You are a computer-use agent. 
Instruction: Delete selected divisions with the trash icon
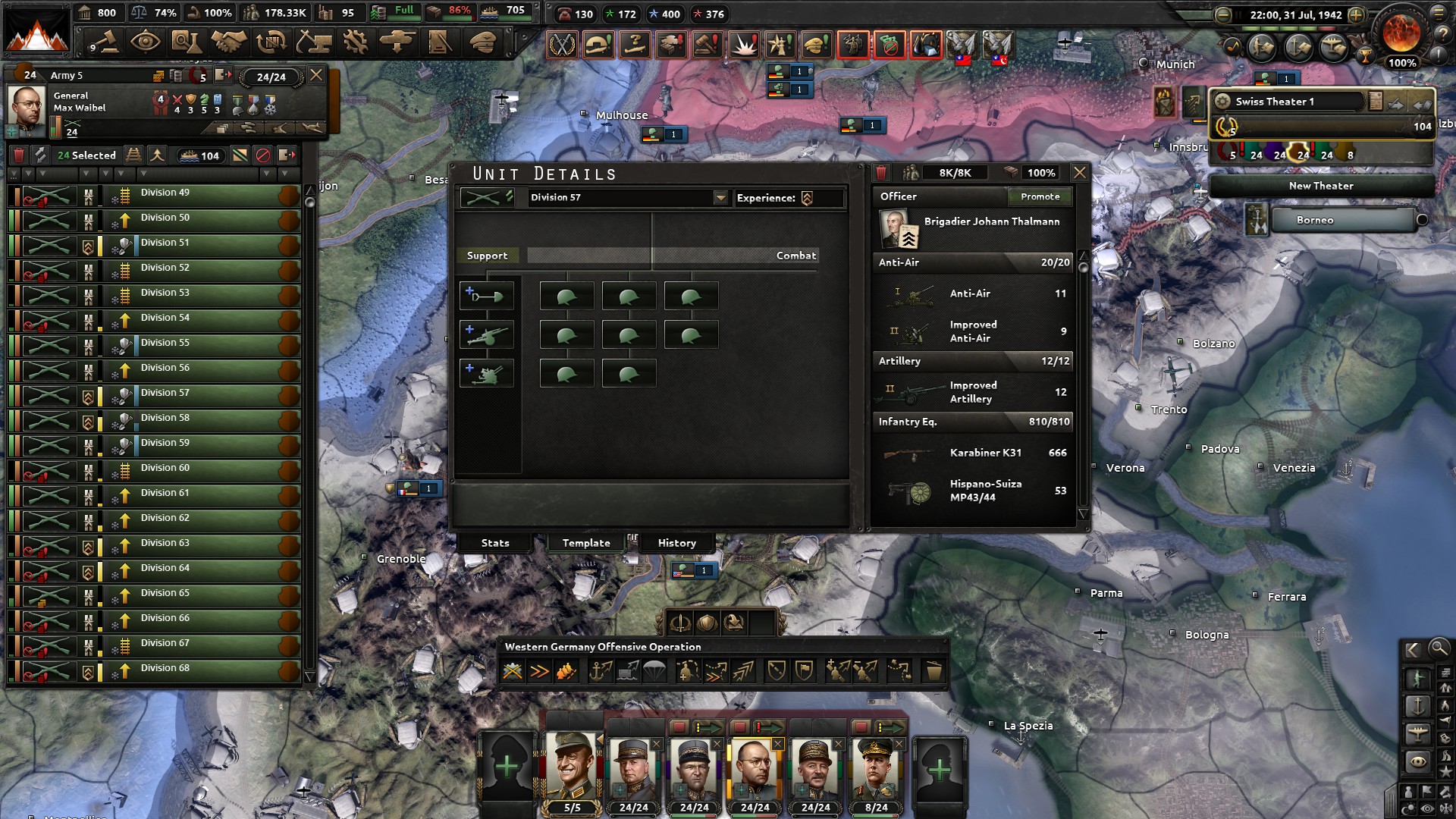click(x=20, y=155)
